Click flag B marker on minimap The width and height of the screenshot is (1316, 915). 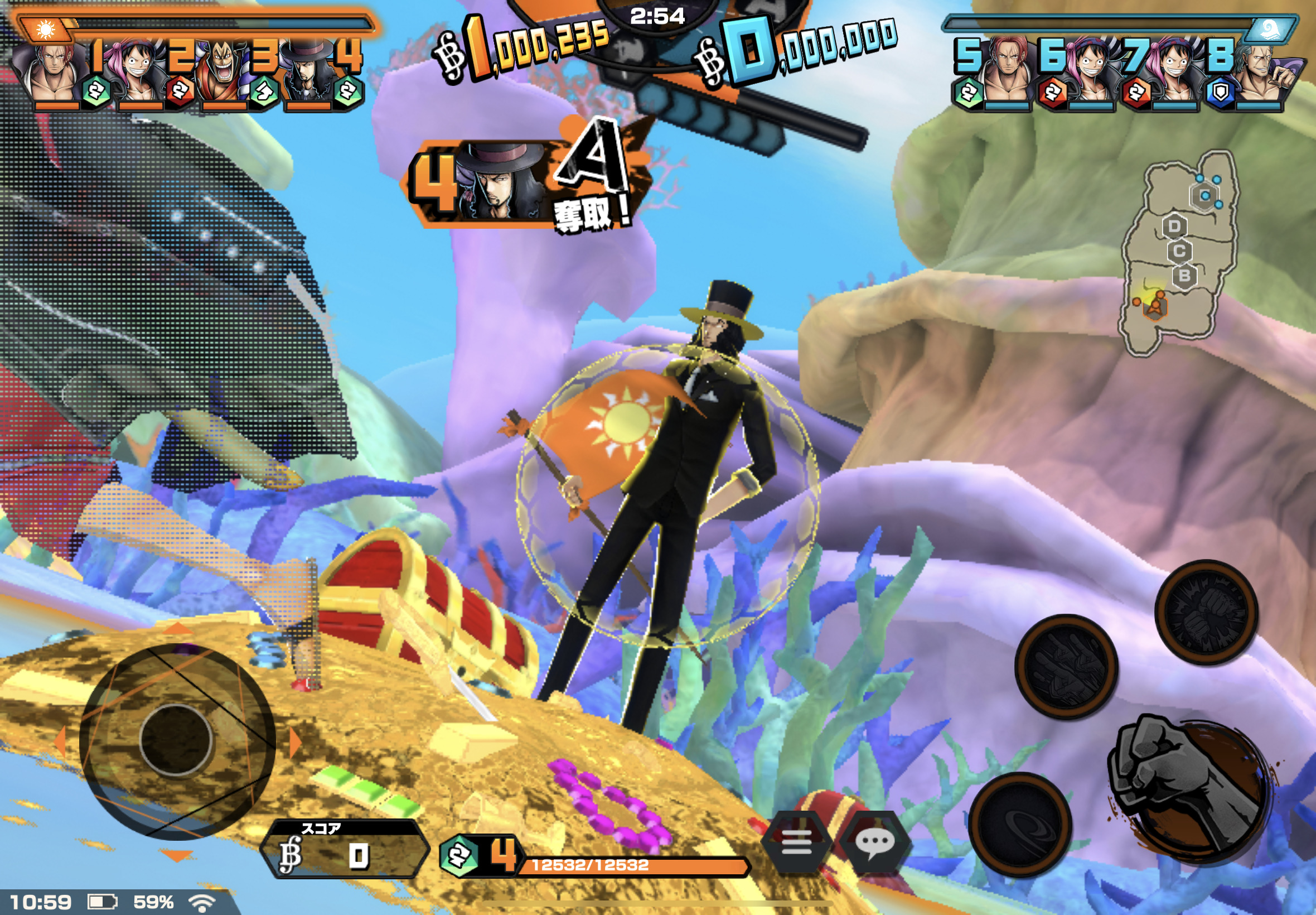1184,276
